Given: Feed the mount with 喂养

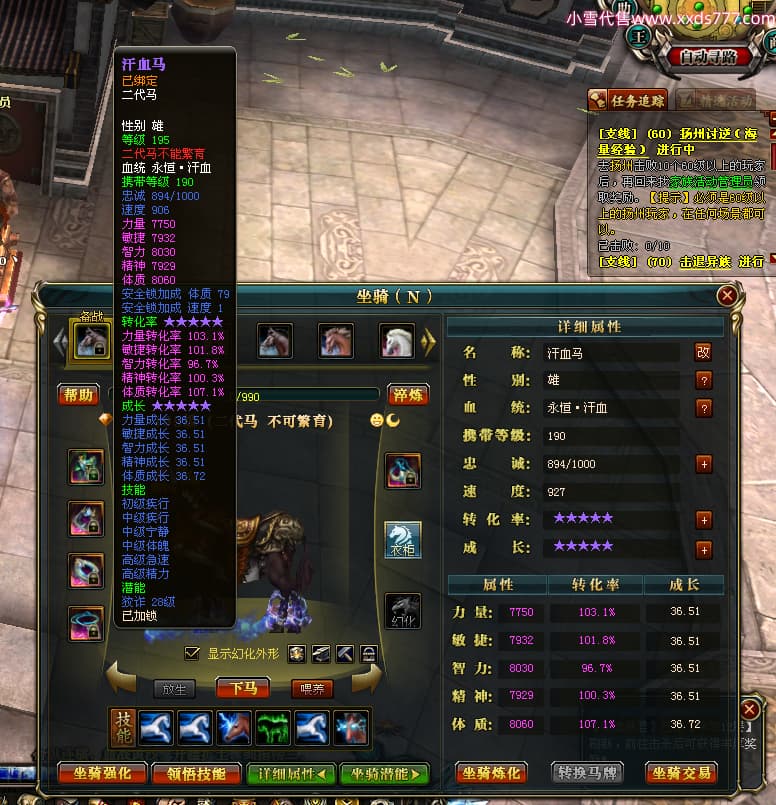Looking at the screenshot, I should pos(311,688).
